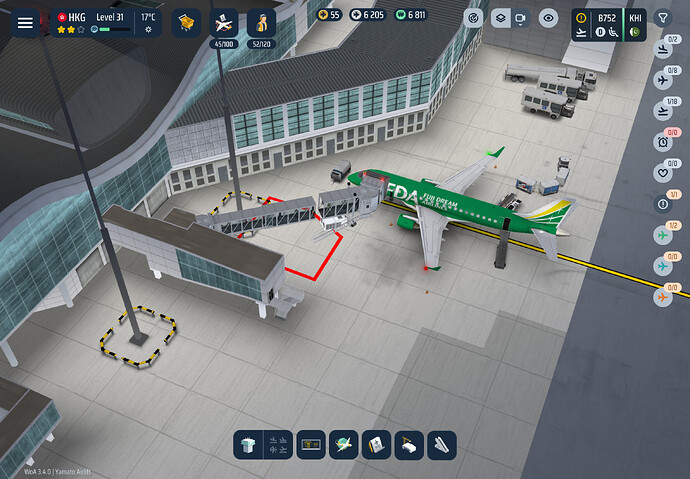
Task: Open the control tower panel
Action: pyautogui.click(x=250, y=445)
